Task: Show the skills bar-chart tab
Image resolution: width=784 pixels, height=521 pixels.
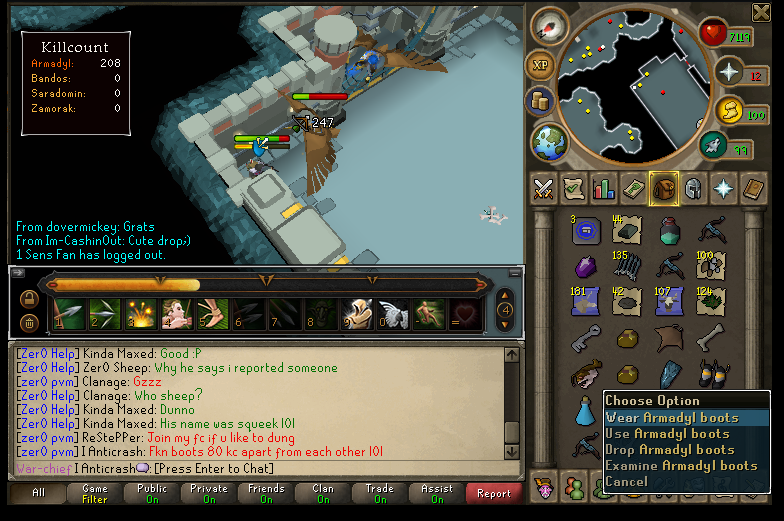Action: tap(604, 188)
